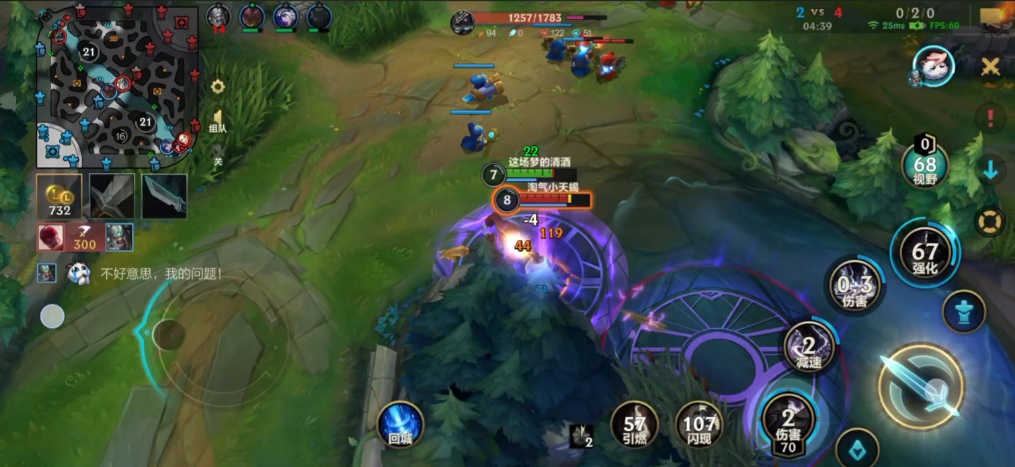
Task: Tap the sword basic attack button
Action: [920, 388]
